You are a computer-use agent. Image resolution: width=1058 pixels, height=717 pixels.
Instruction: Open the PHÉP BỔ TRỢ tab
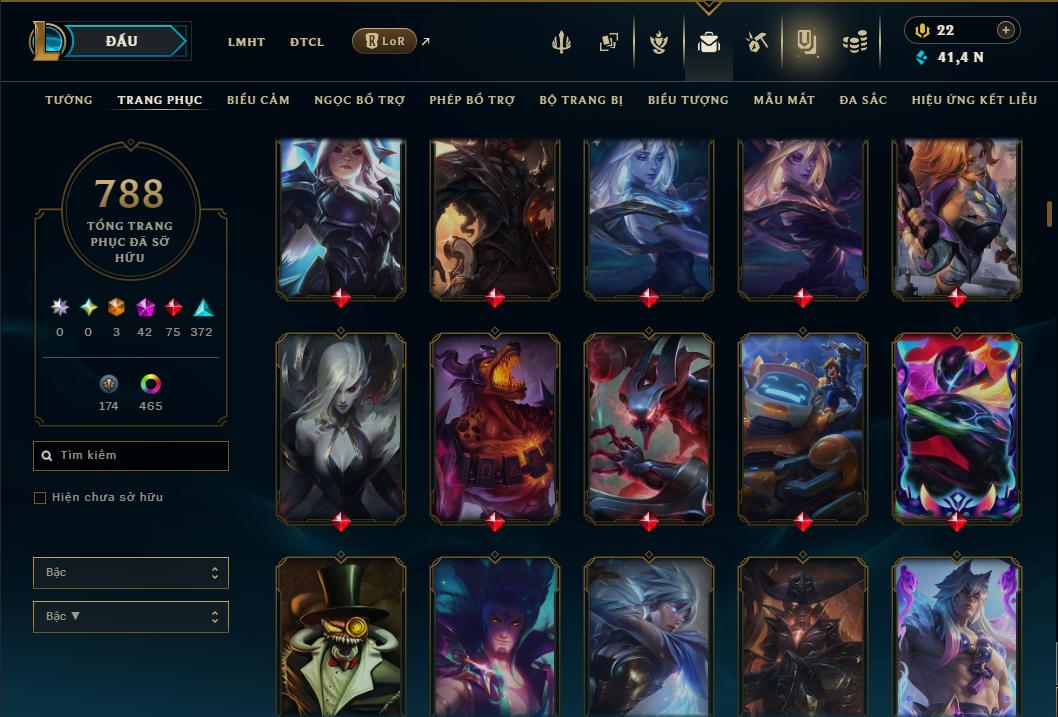472,100
